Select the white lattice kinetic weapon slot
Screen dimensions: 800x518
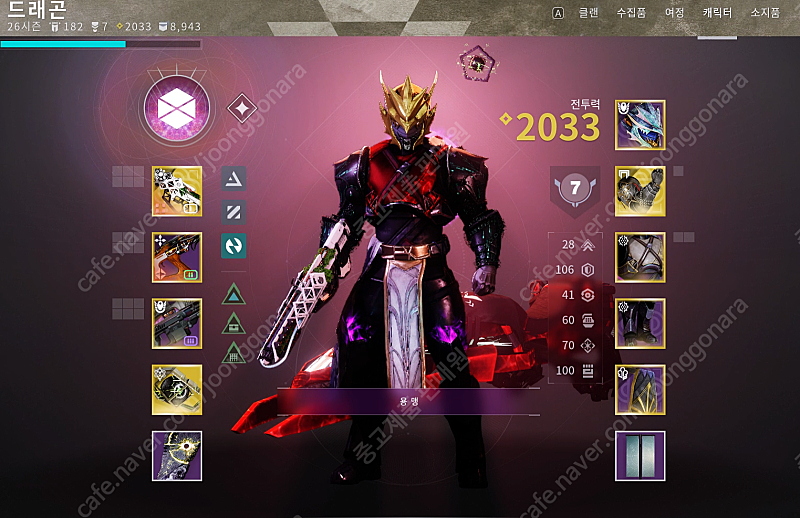[x=177, y=191]
